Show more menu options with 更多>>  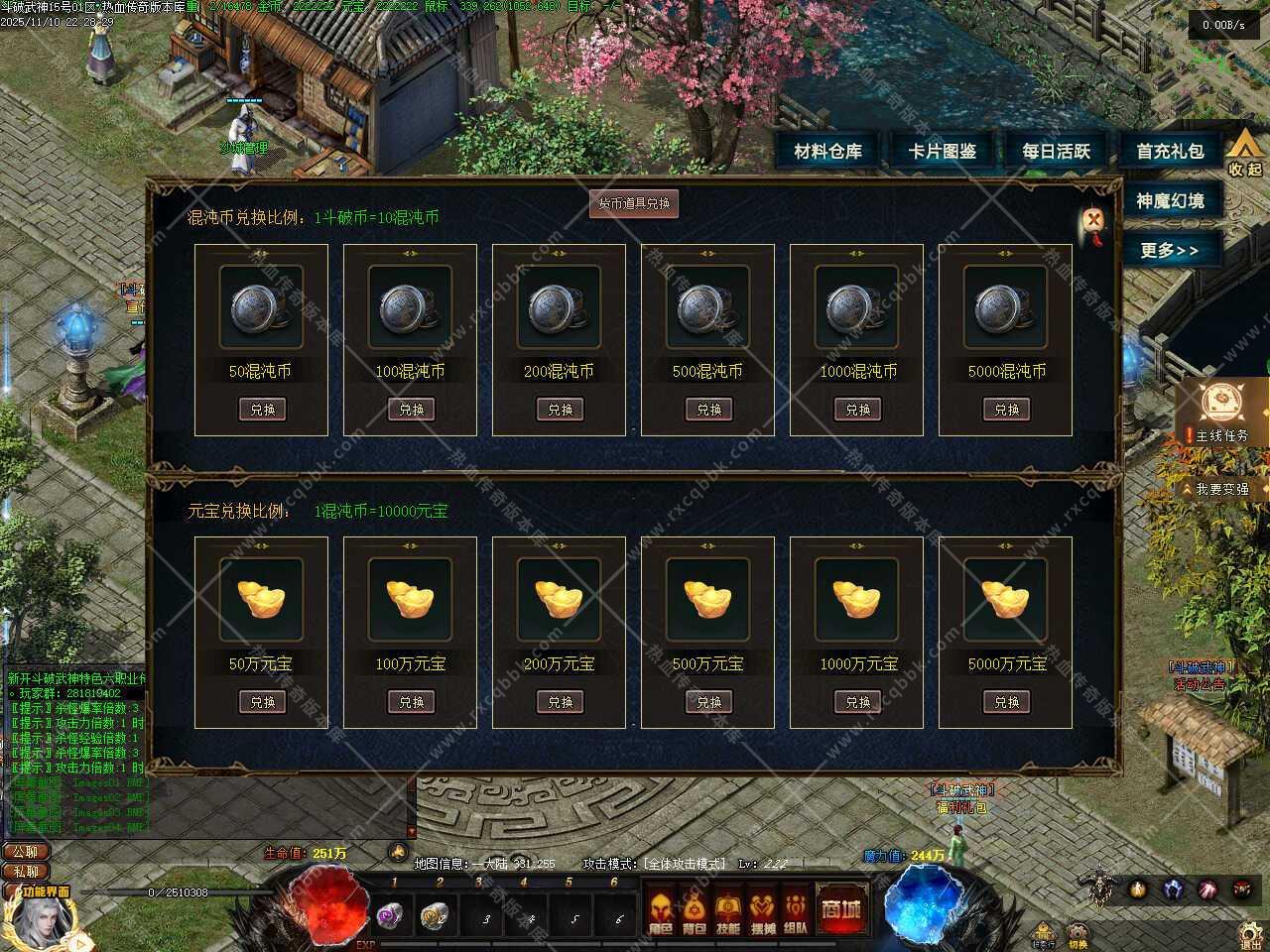(x=1169, y=250)
